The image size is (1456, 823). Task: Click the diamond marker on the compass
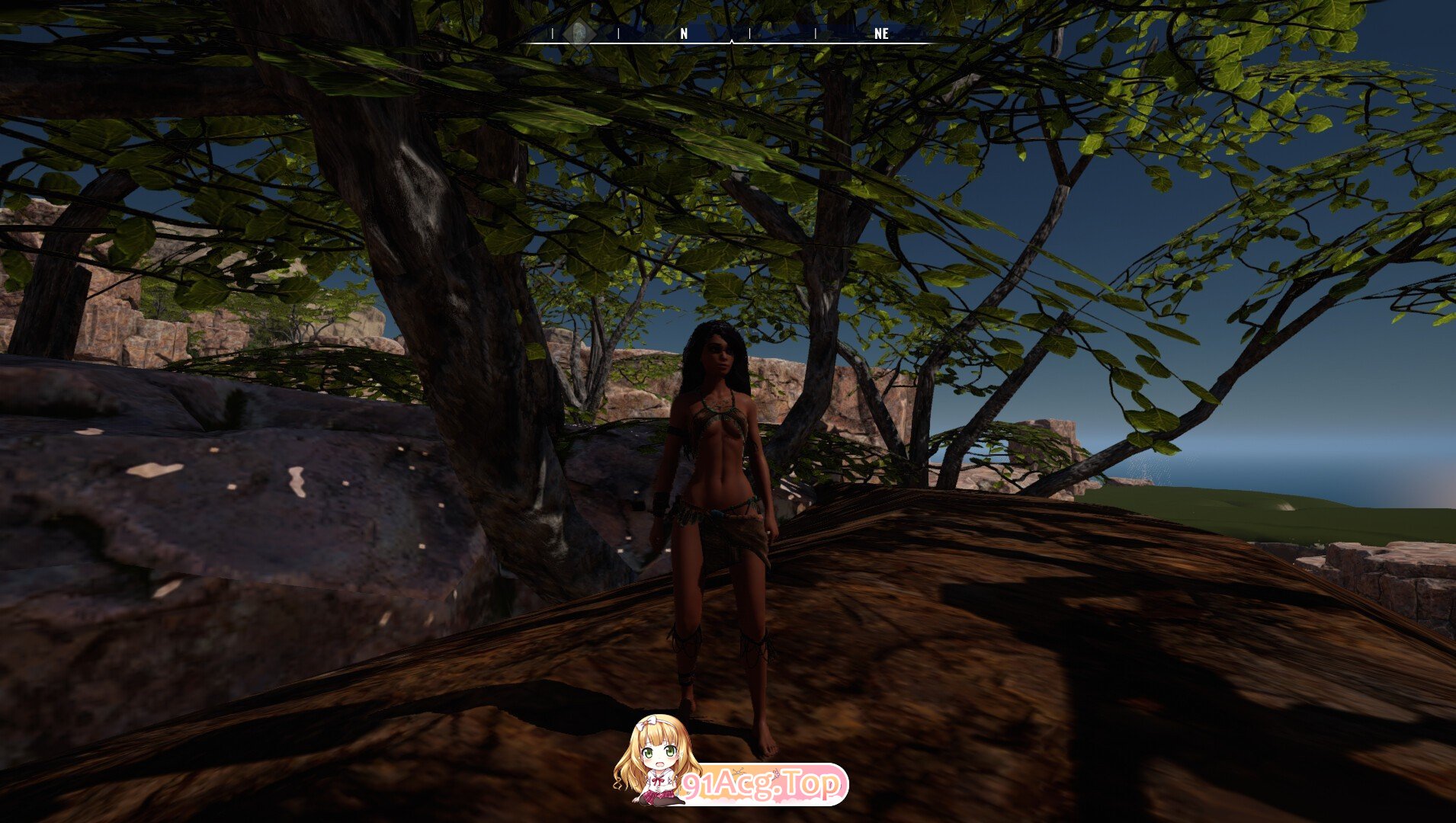579,33
